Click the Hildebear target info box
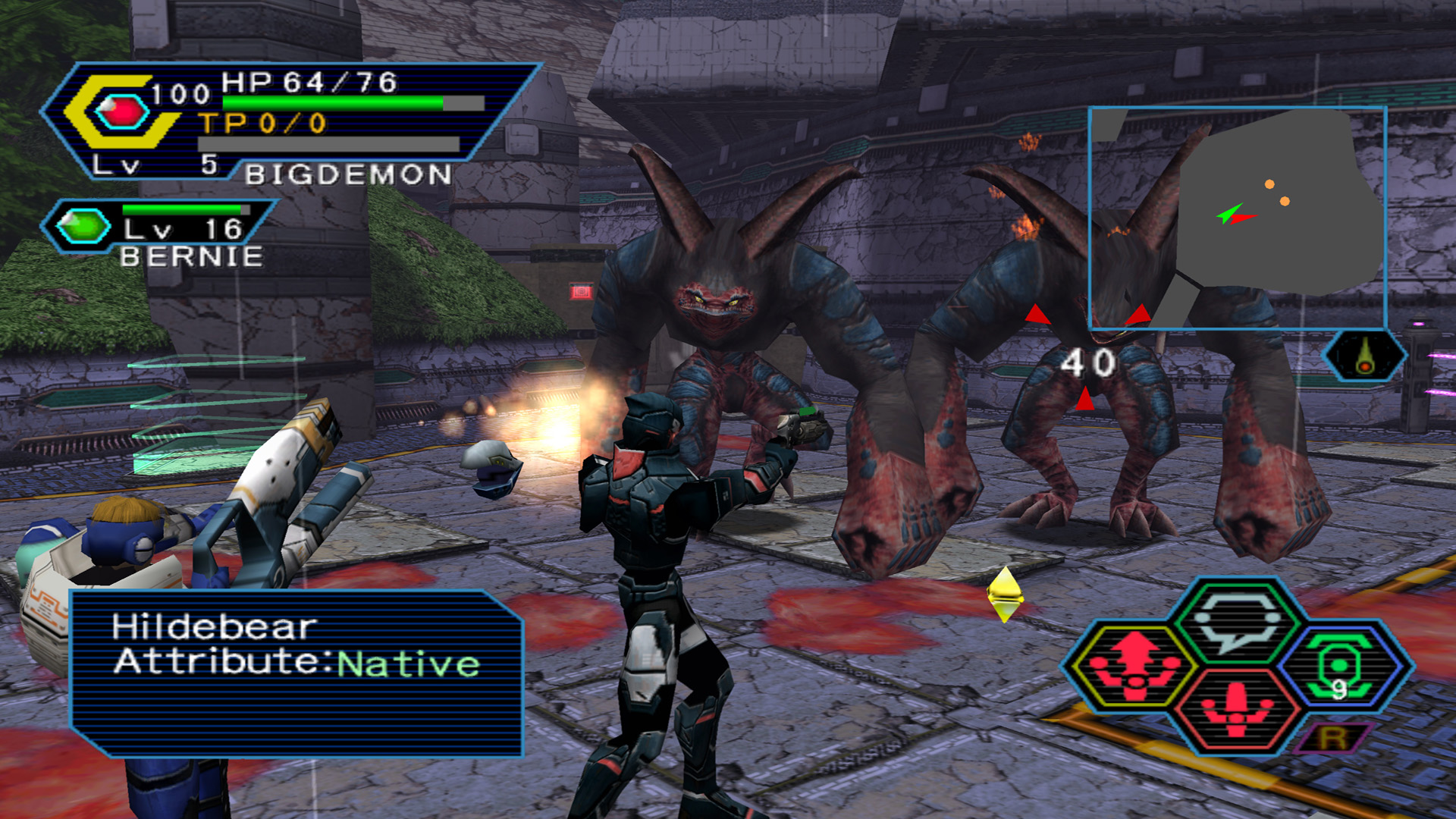1456x819 pixels. click(297, 673)
